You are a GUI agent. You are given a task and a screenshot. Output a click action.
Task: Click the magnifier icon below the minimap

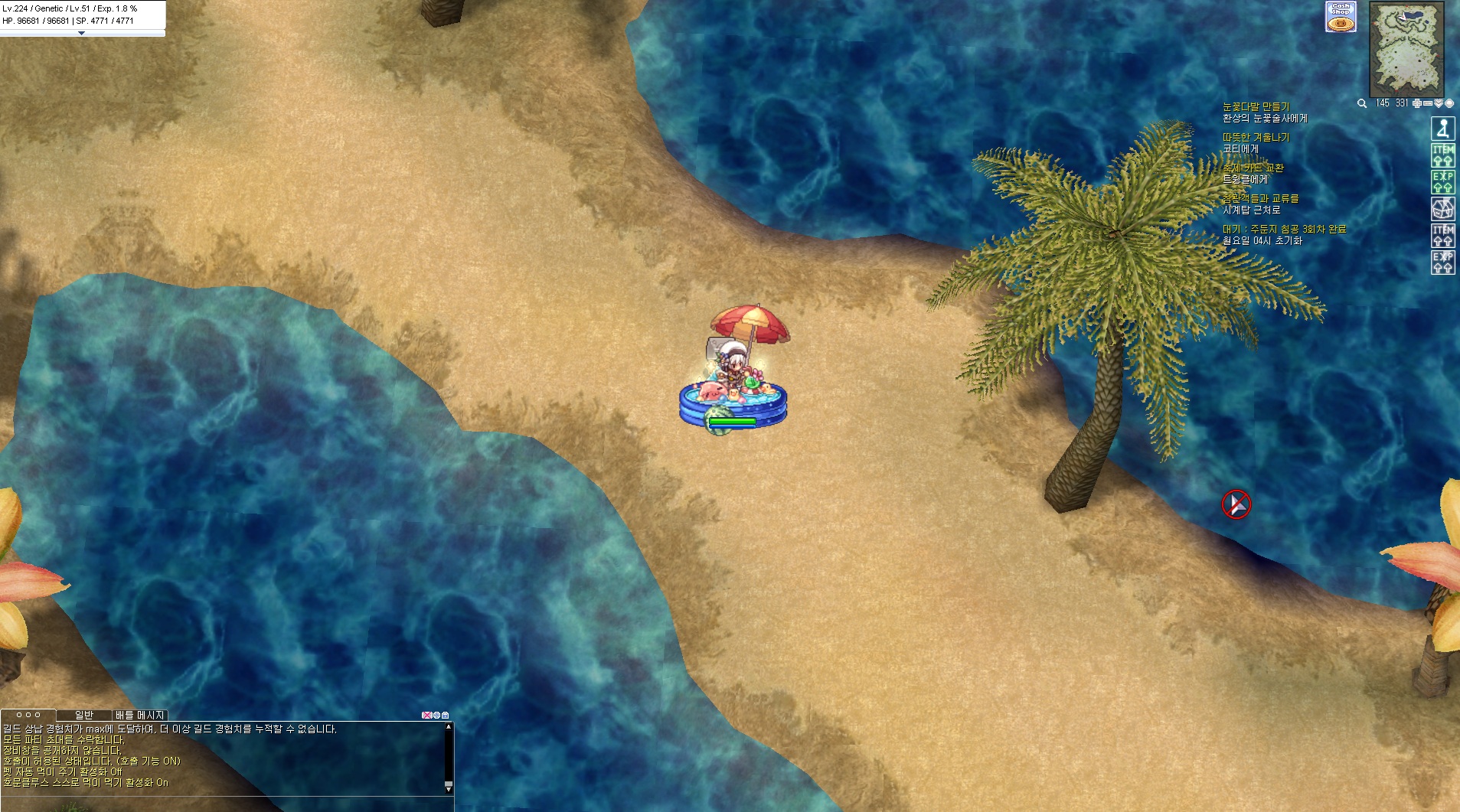[1362, 103]
